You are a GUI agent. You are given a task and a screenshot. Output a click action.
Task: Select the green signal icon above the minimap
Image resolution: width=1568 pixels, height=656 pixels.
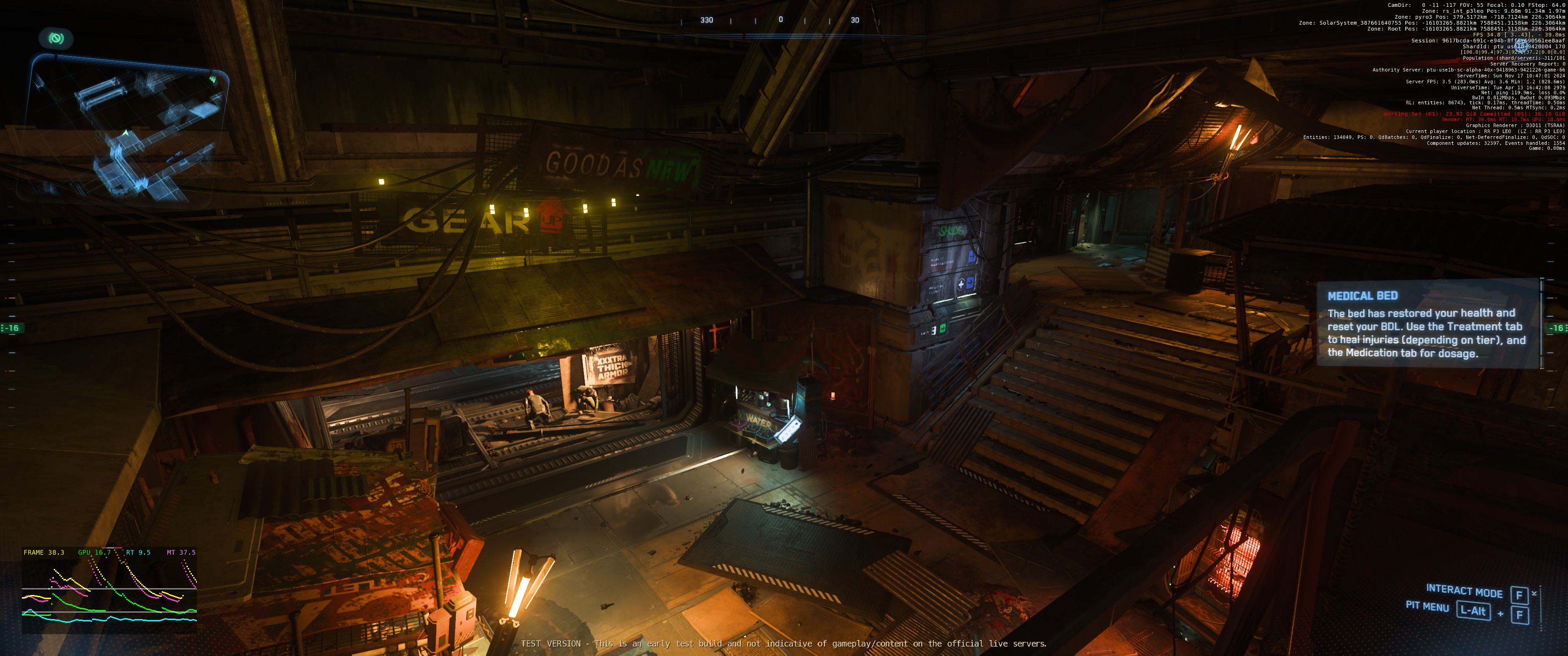tap(56, 39)
